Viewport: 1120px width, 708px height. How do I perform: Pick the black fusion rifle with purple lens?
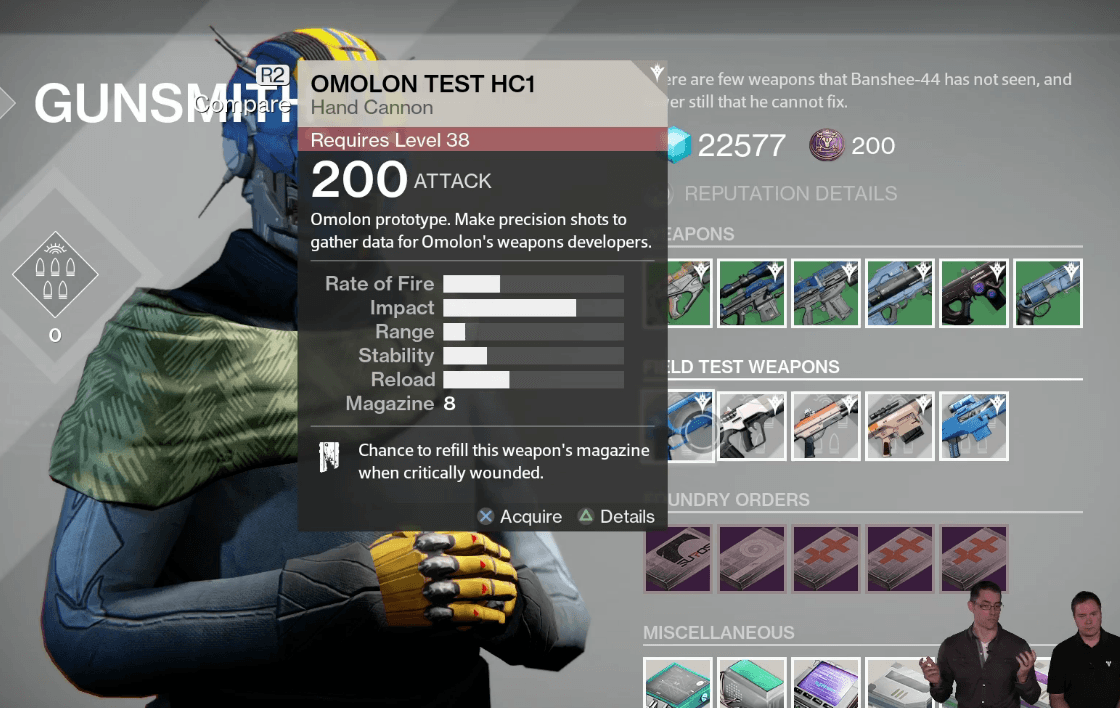974,293
